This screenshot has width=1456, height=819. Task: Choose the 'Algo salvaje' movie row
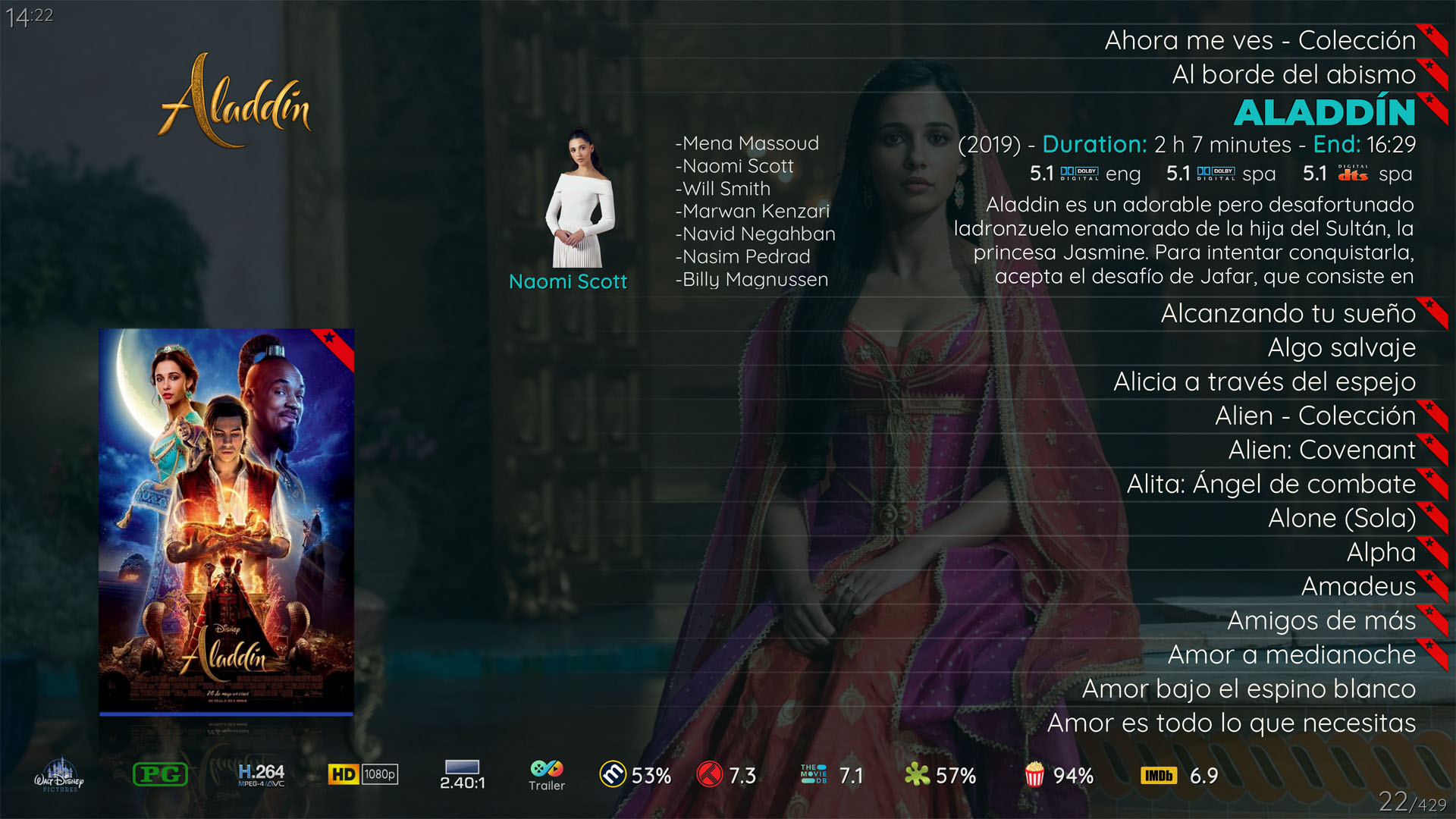tap(1341, 347)
